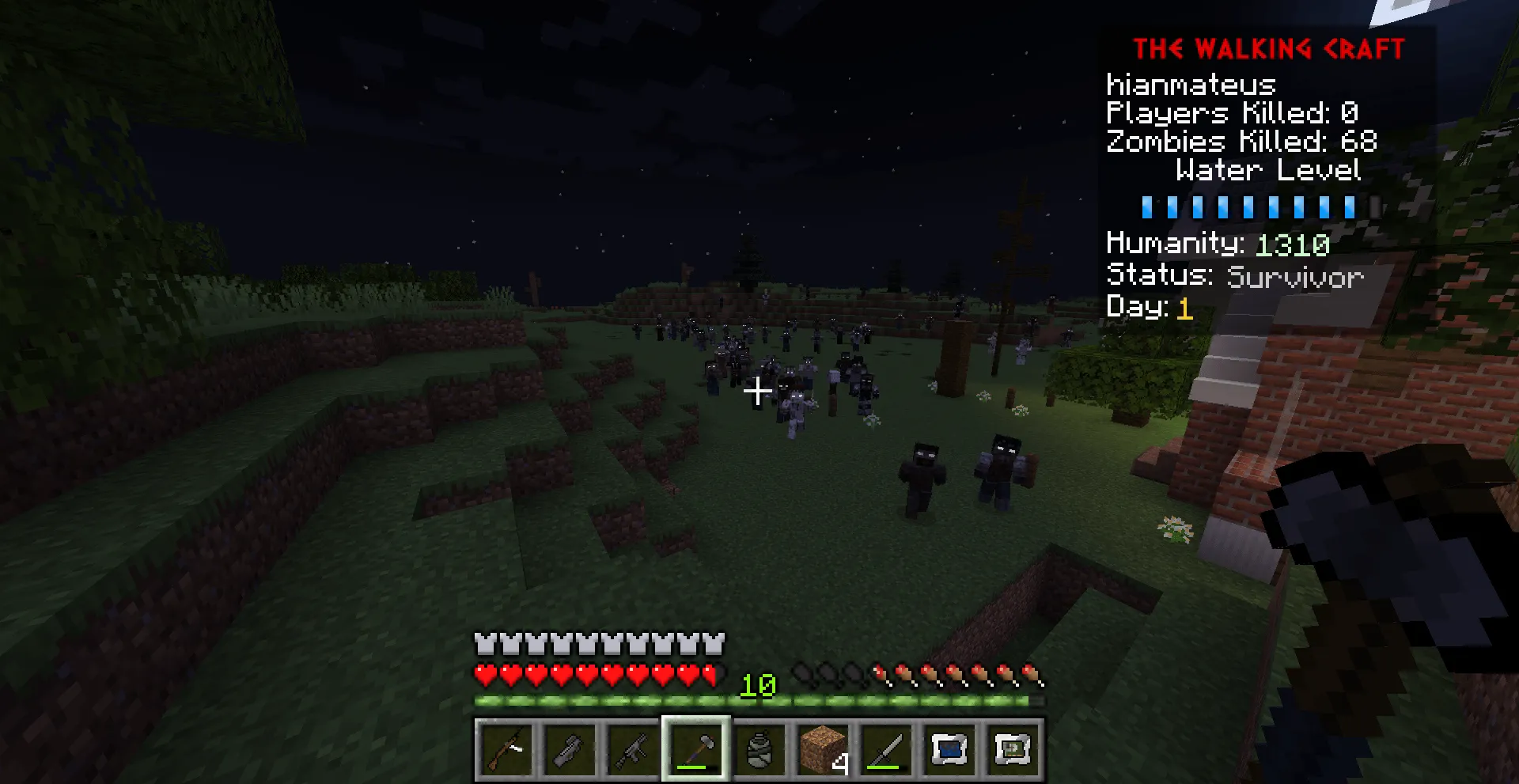Select the stack of 4 dirt blocks
This screenshot has width=1519, height=784.
(x=822, y=748)
